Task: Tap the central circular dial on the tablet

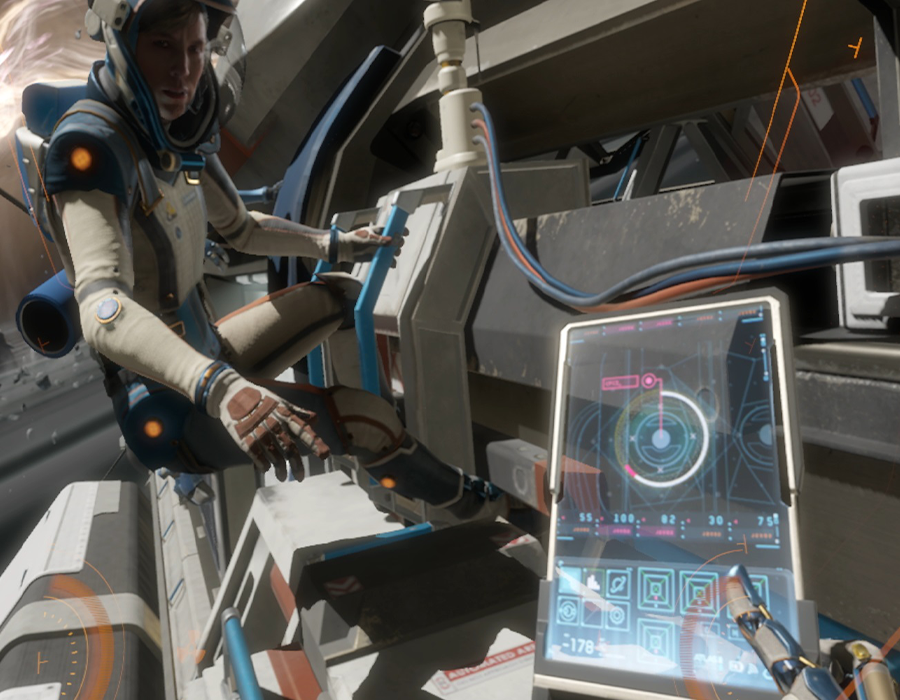Action: (660, 438)
